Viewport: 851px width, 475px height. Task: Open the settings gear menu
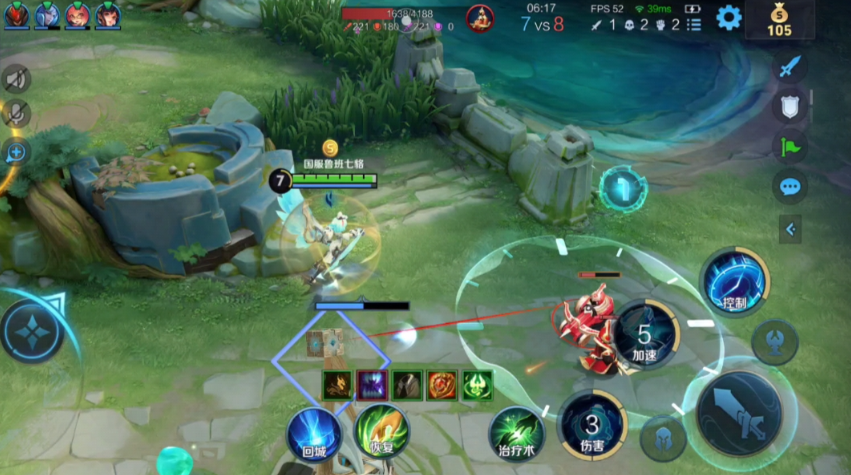pos(729,17)
